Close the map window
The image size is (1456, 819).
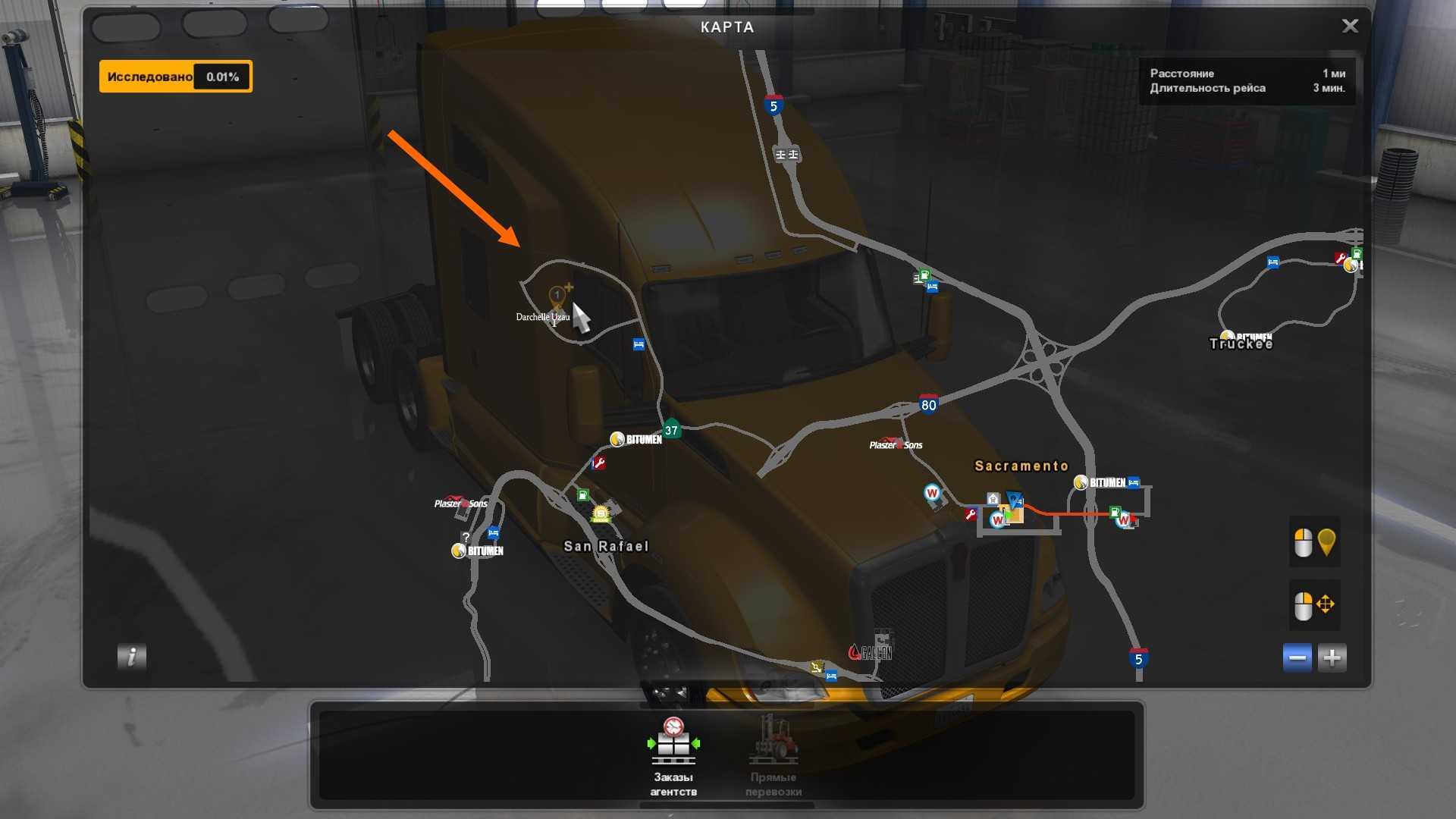click(1350, 27)
